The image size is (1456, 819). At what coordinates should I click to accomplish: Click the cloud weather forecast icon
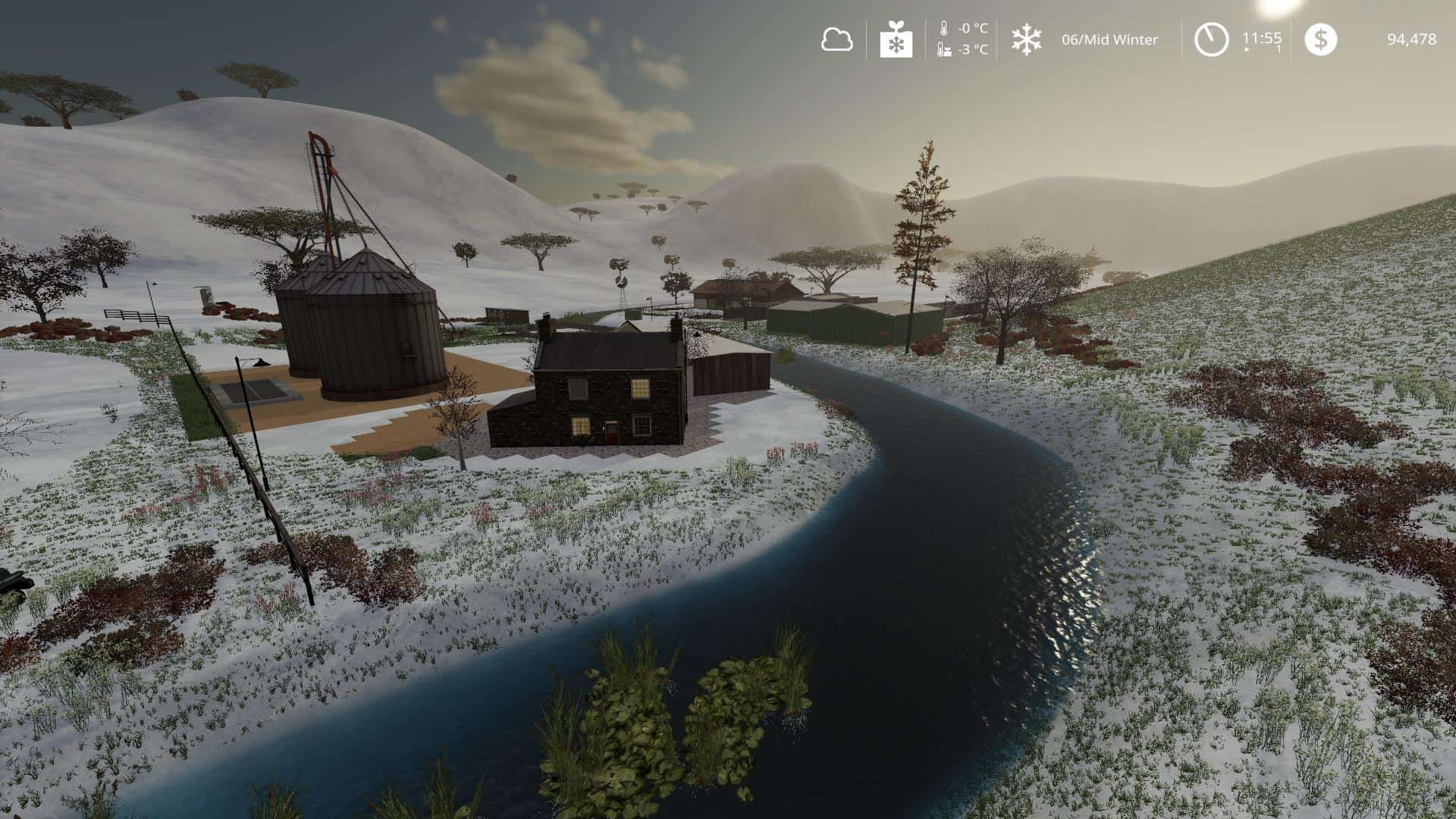(836, 39)
